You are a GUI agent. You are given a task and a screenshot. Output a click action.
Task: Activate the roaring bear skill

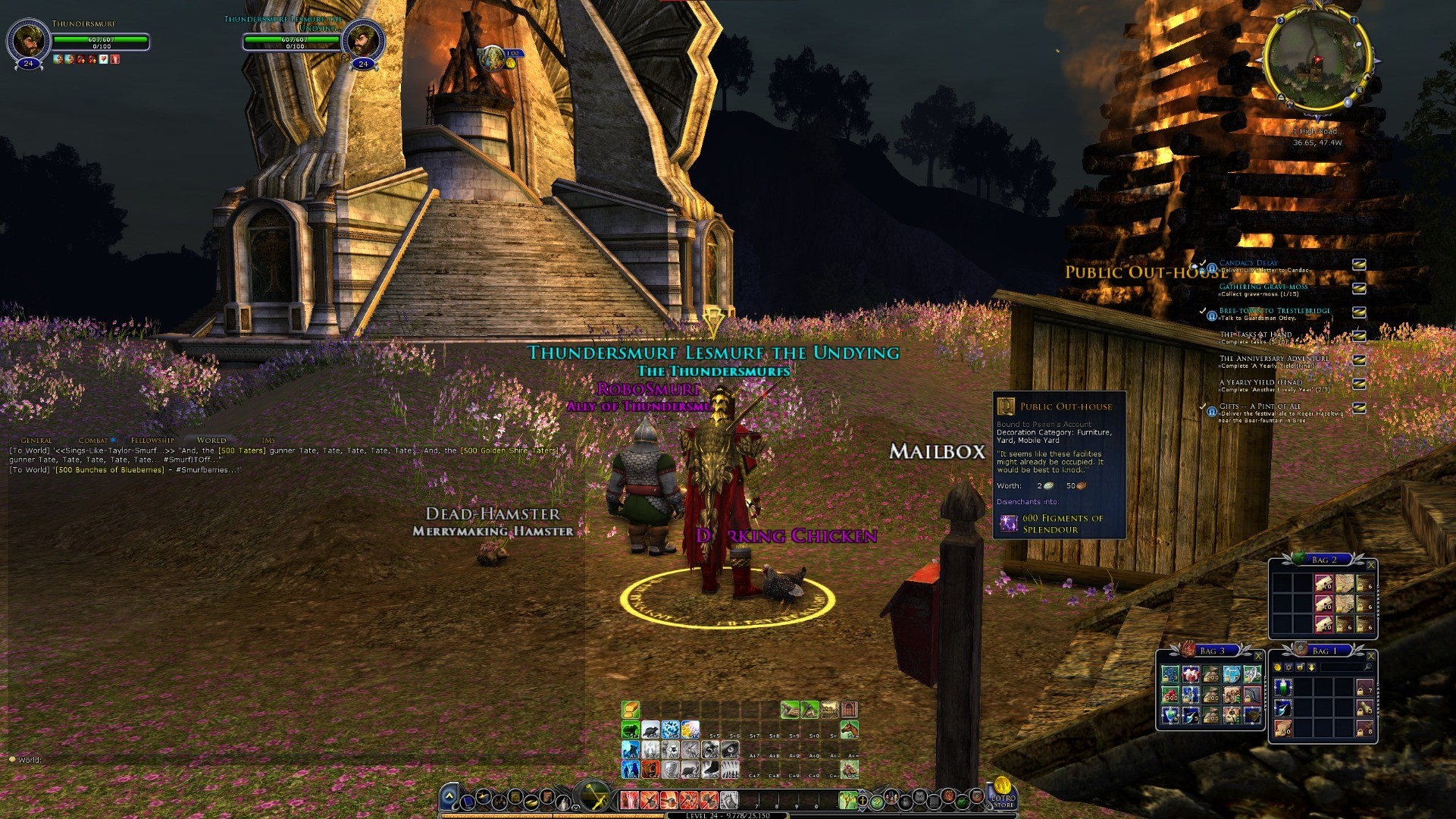(650, 770)
